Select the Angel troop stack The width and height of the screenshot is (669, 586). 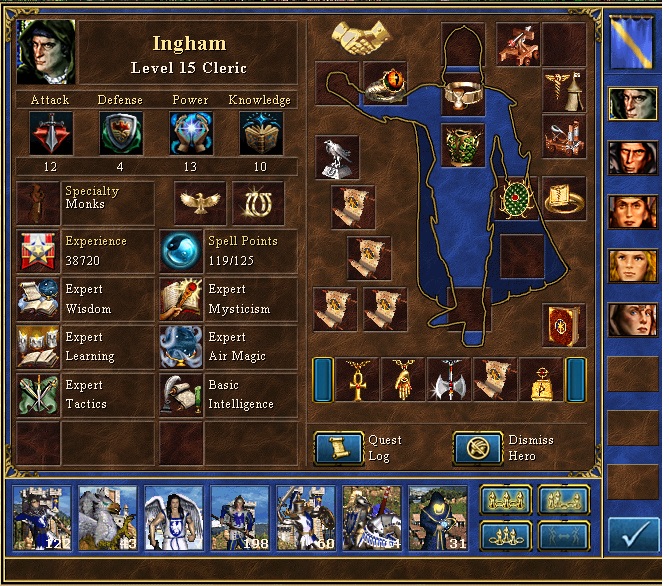click(x=173, y=519)
